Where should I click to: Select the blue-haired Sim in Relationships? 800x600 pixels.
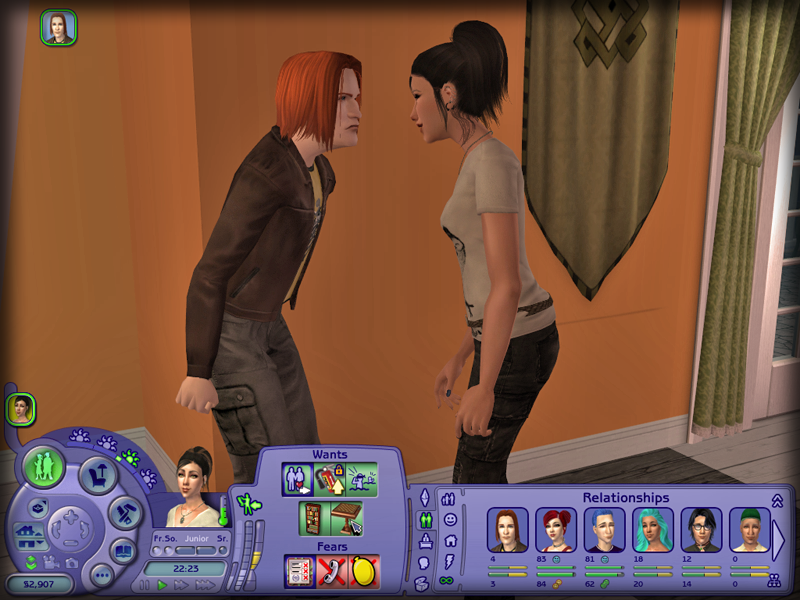click(604, 530)
